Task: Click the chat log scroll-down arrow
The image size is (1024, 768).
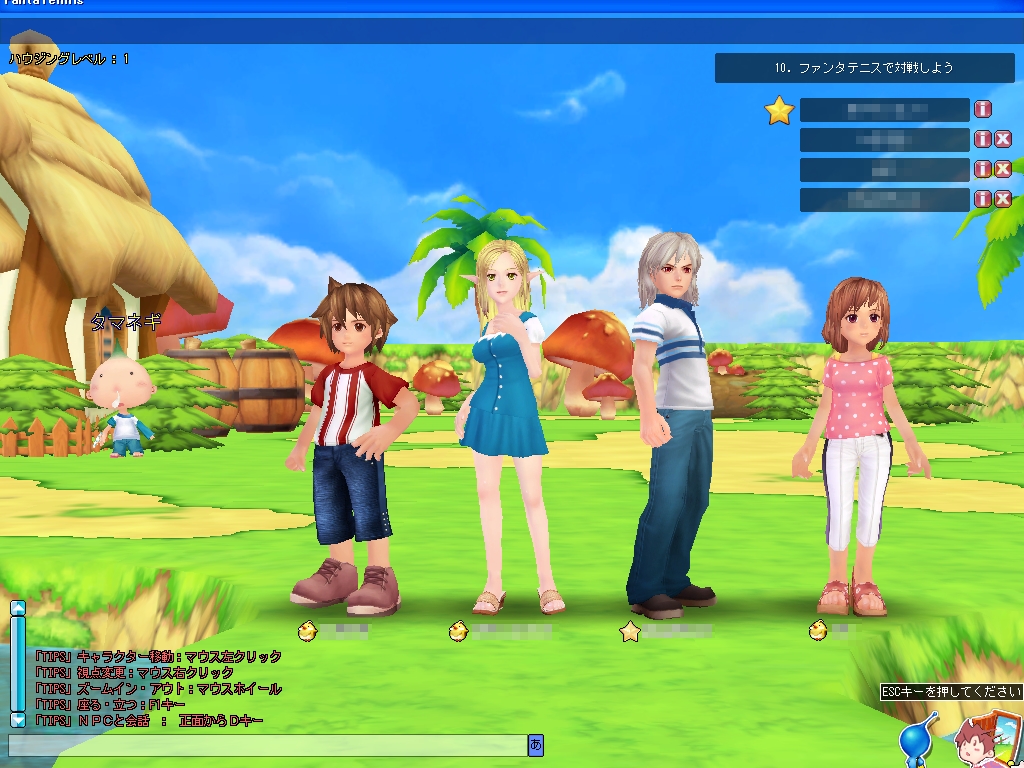Action: point(17,719)
